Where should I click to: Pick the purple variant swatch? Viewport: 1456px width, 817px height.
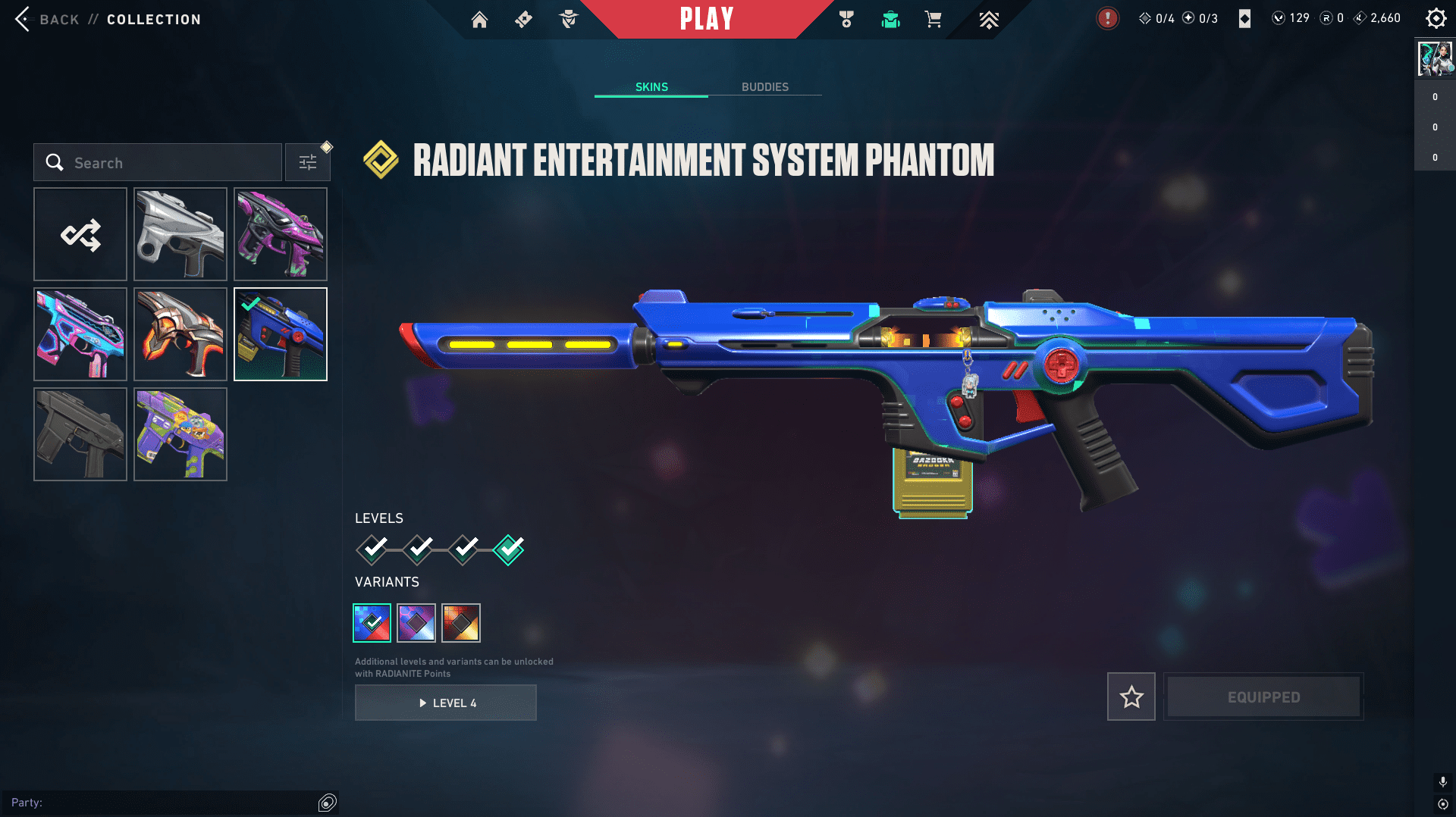tap(416, 623)
